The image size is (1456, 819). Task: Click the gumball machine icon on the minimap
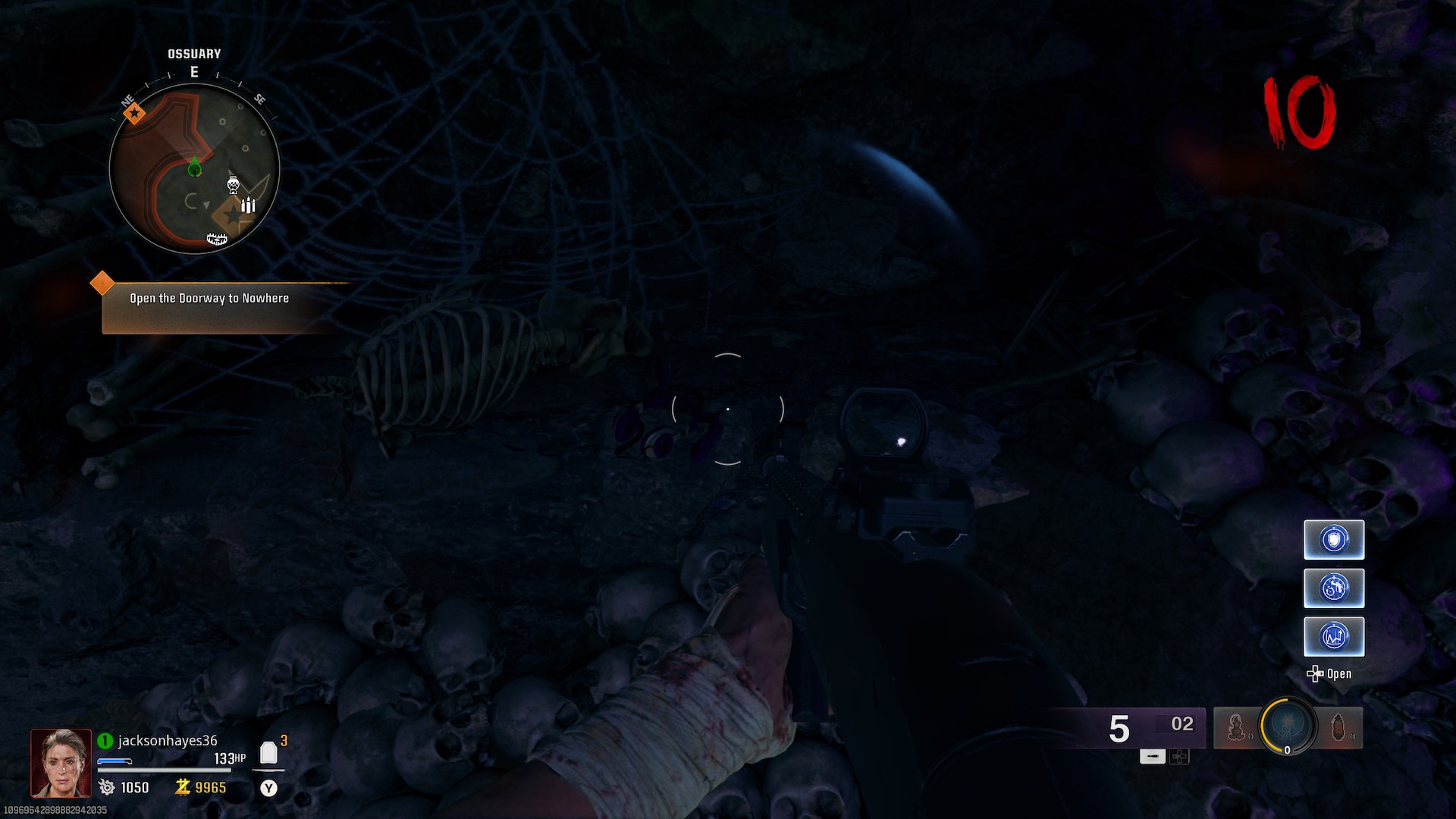pyautogui.click(x=233, y=184)
